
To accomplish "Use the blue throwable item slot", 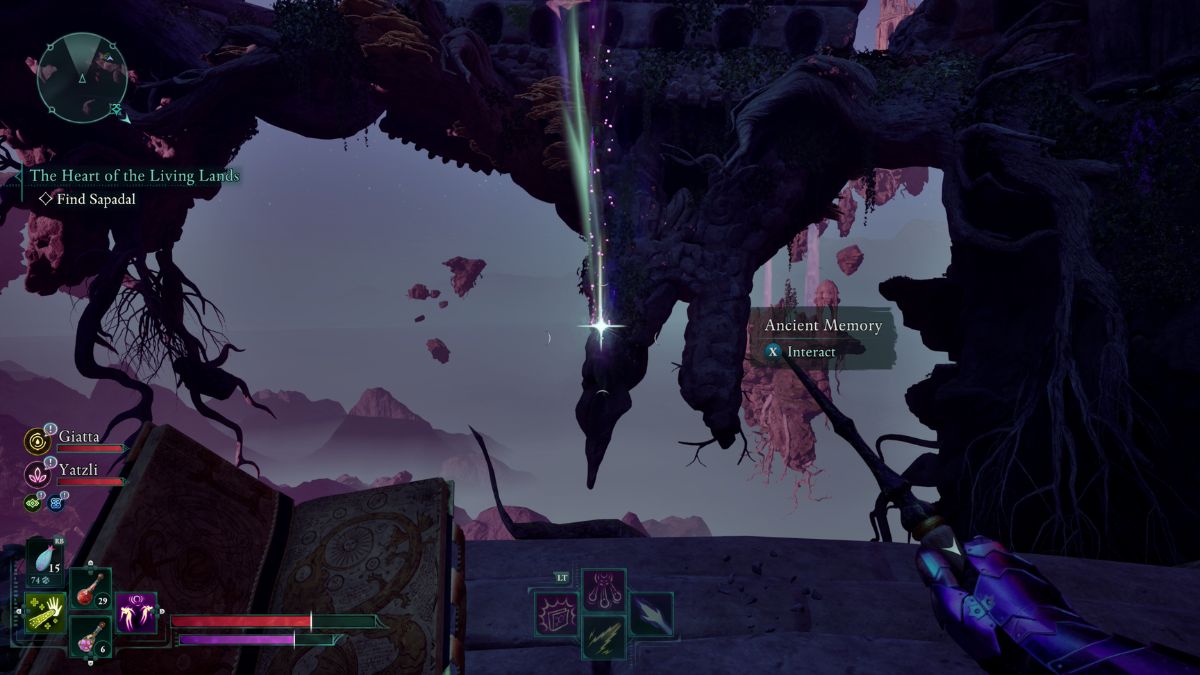I will click(46, 560).
